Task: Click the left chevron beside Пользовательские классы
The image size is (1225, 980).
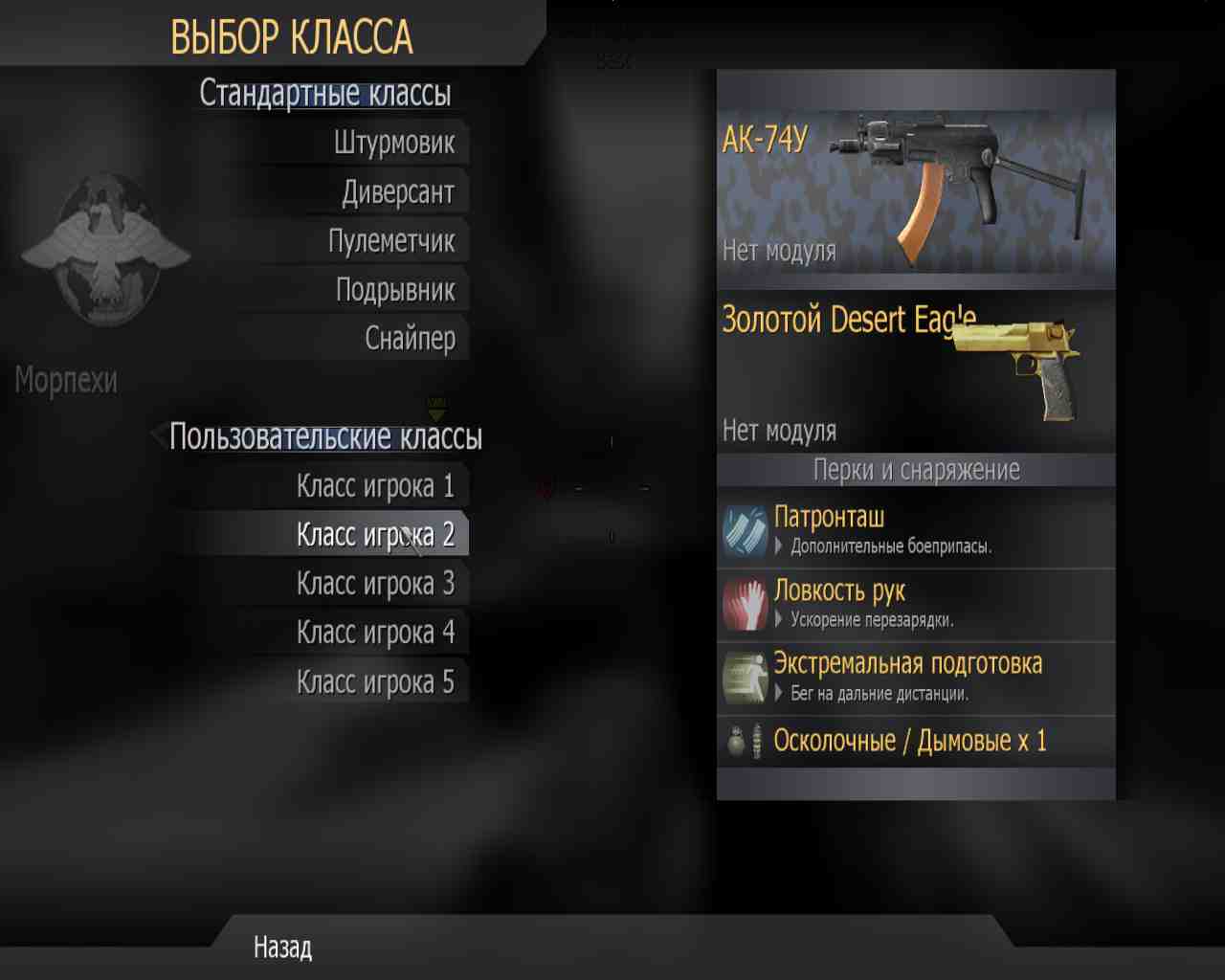Action: click(x=159, y=437)
